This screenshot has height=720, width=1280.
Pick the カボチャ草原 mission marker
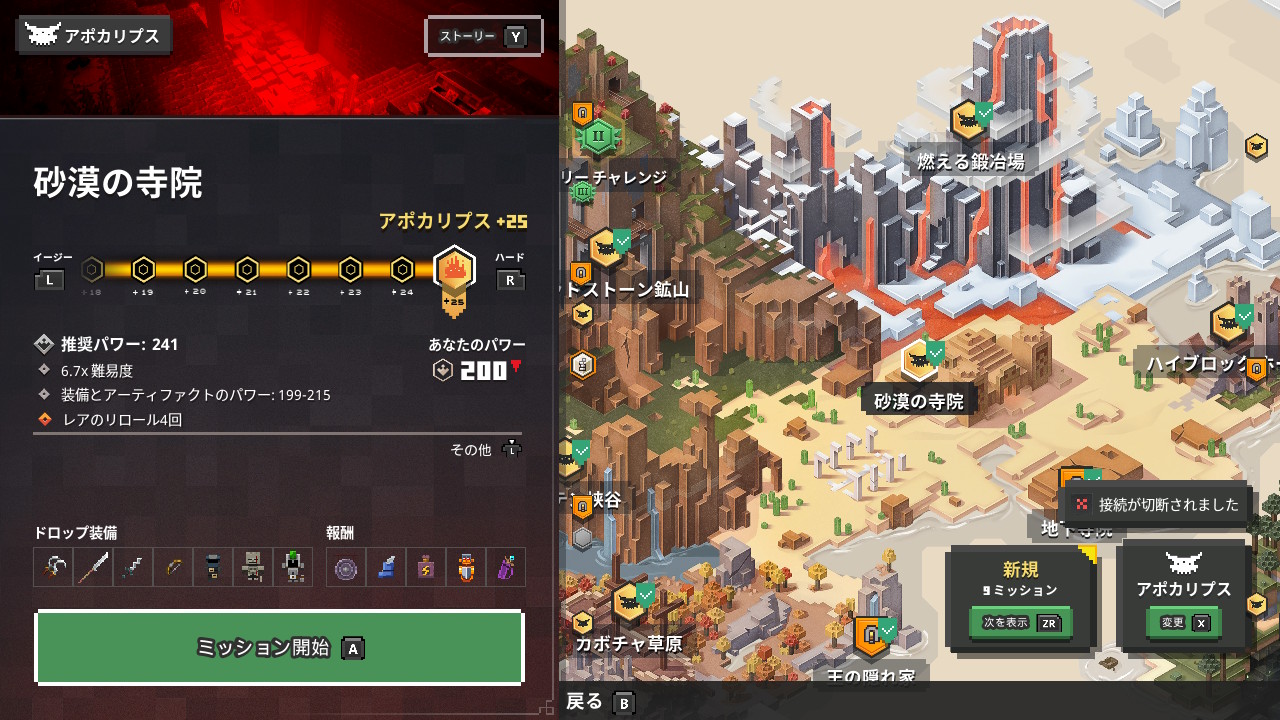click(628, 604)
